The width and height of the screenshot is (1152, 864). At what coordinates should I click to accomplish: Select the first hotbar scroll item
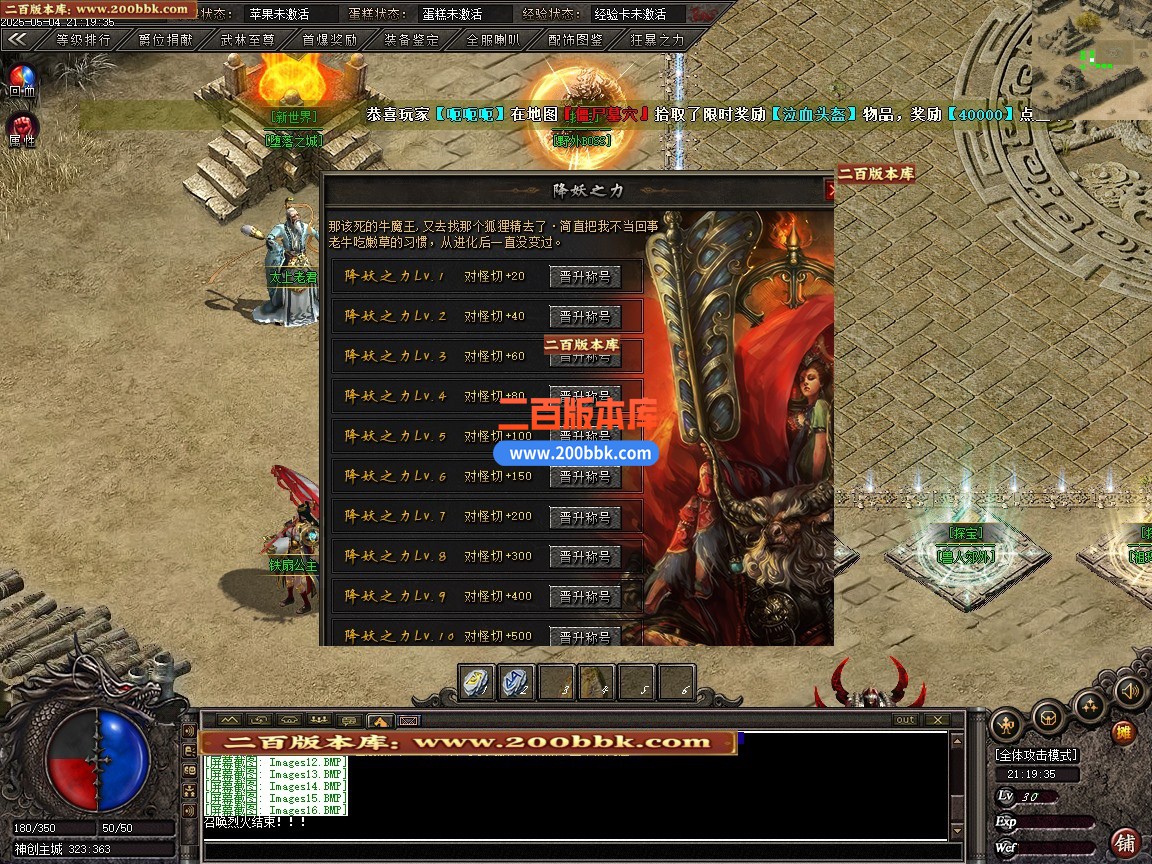click(x=477, y=683)
